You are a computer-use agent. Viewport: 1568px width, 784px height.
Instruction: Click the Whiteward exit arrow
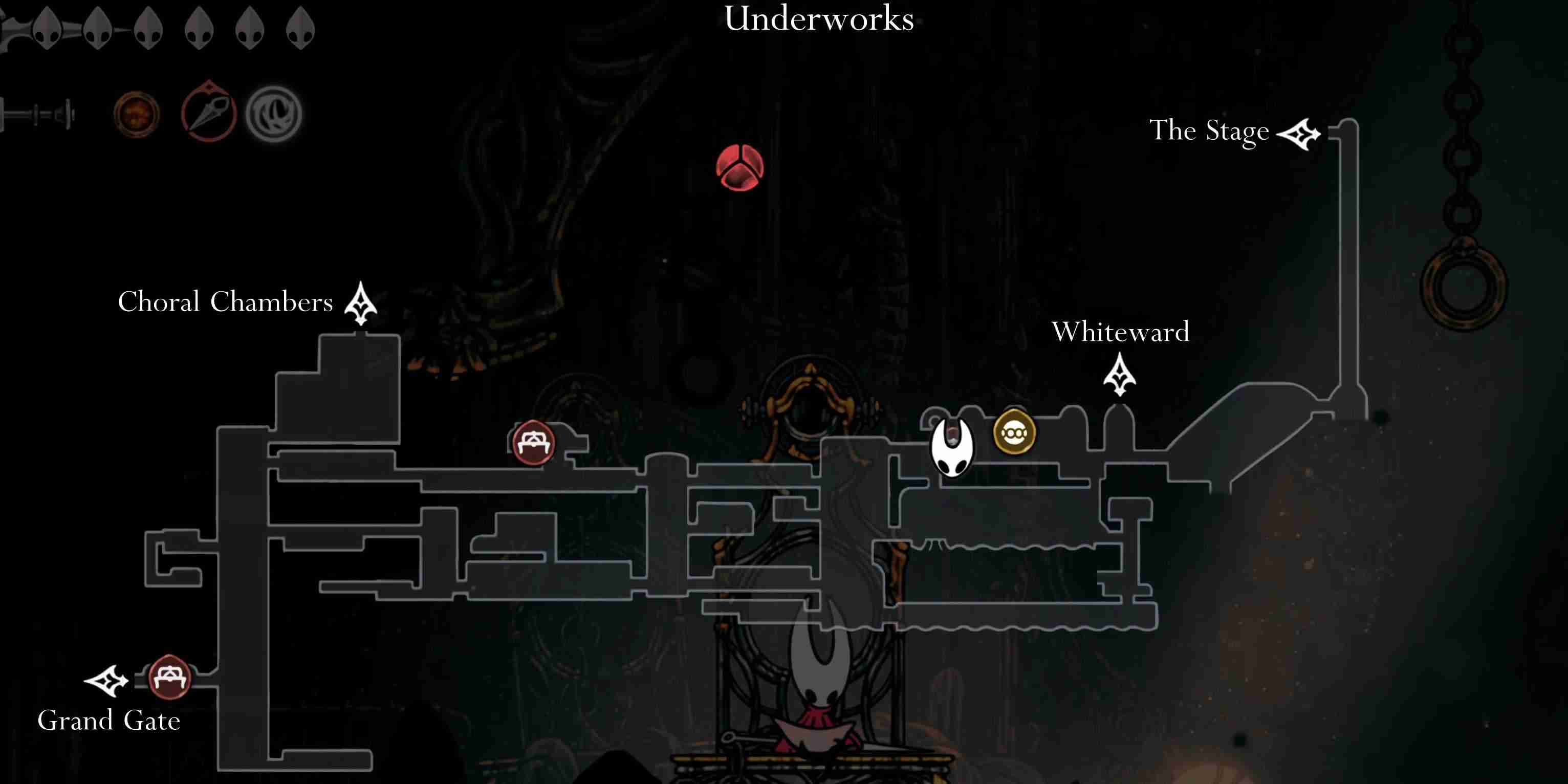pos(1119,375)
